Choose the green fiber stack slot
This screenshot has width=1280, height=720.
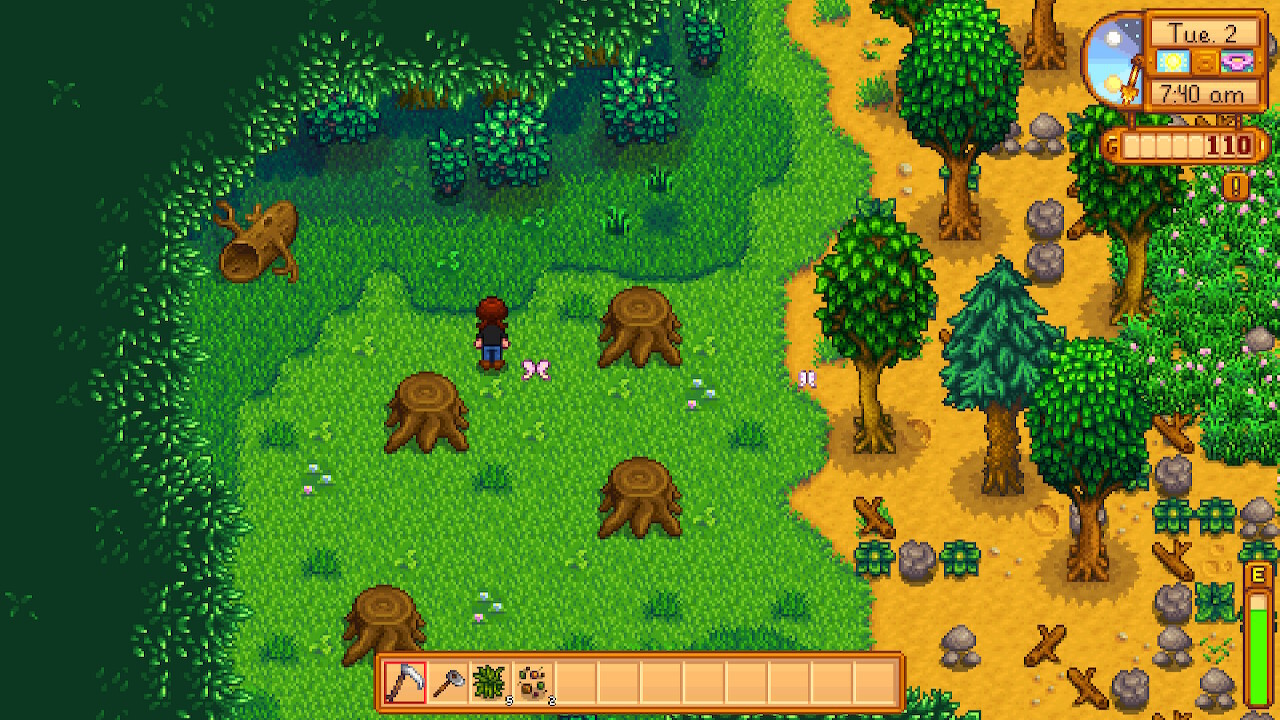click(x=491, y=683)
